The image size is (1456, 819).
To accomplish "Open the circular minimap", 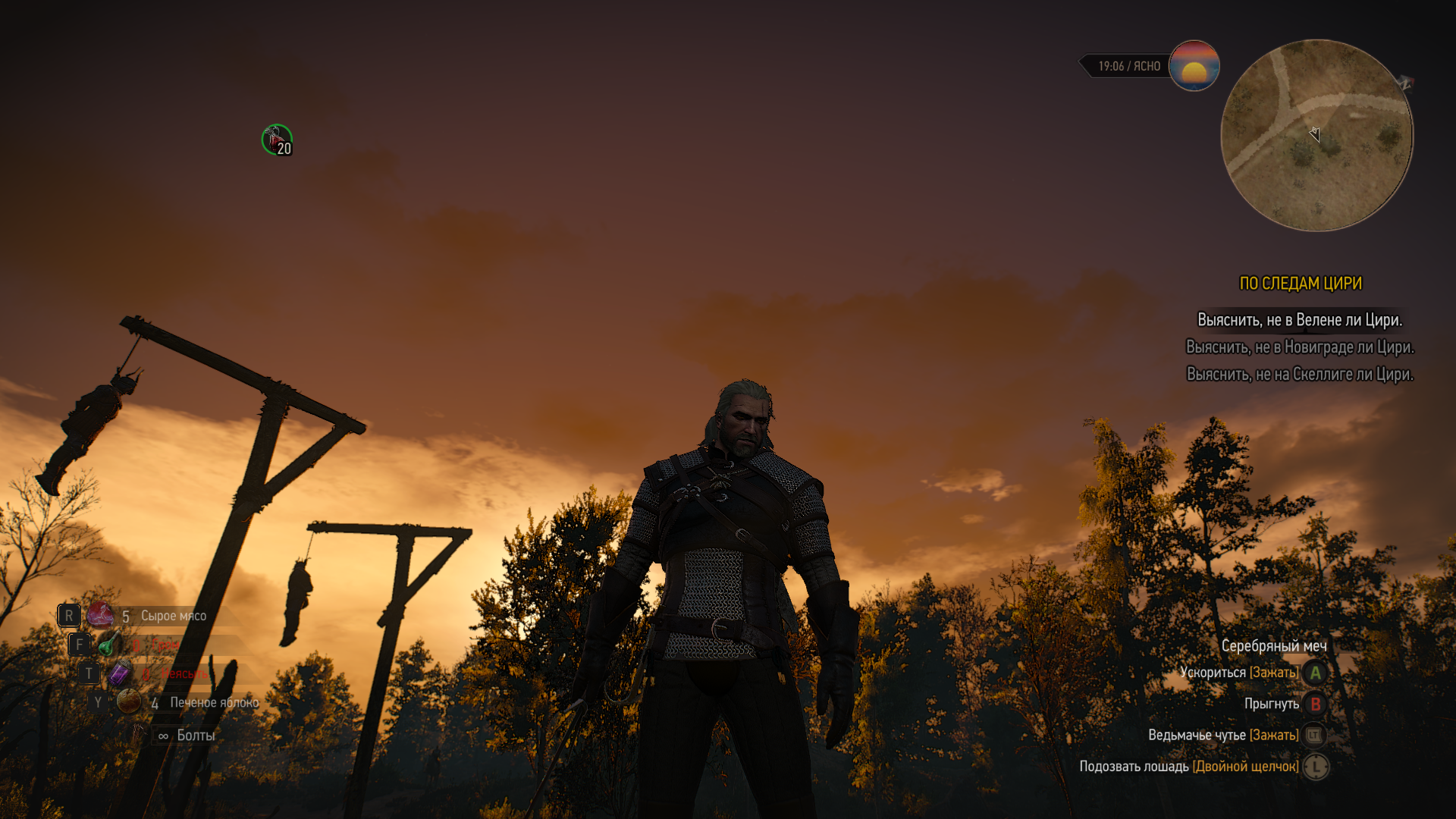I will 1316,135.
